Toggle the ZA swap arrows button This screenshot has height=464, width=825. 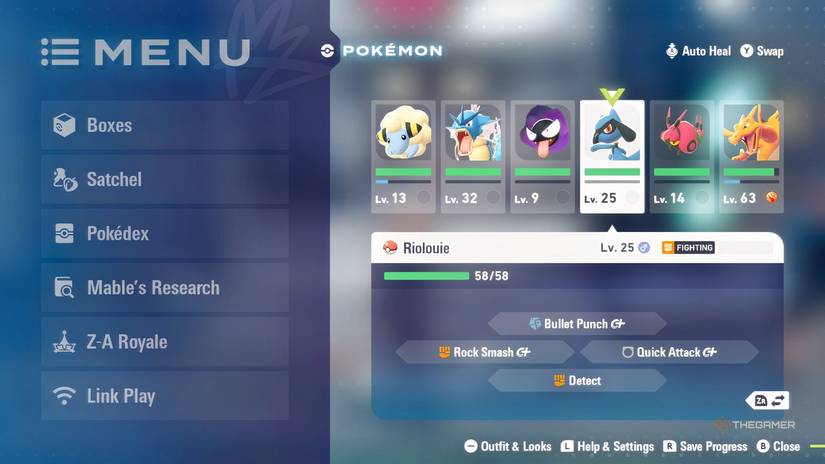point(770,401)
